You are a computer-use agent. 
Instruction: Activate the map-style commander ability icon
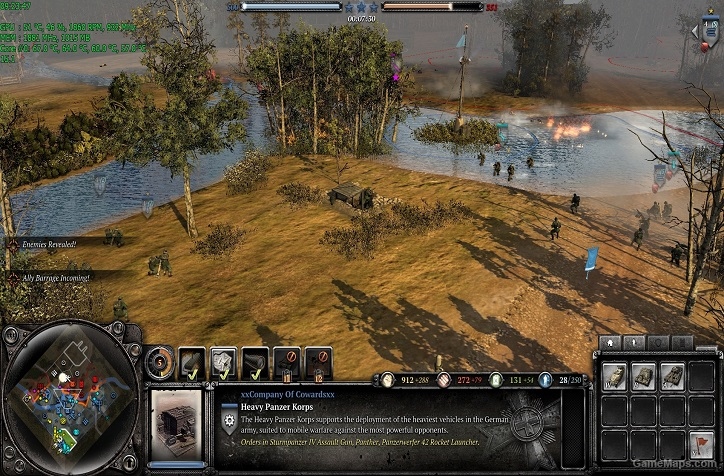224,360
